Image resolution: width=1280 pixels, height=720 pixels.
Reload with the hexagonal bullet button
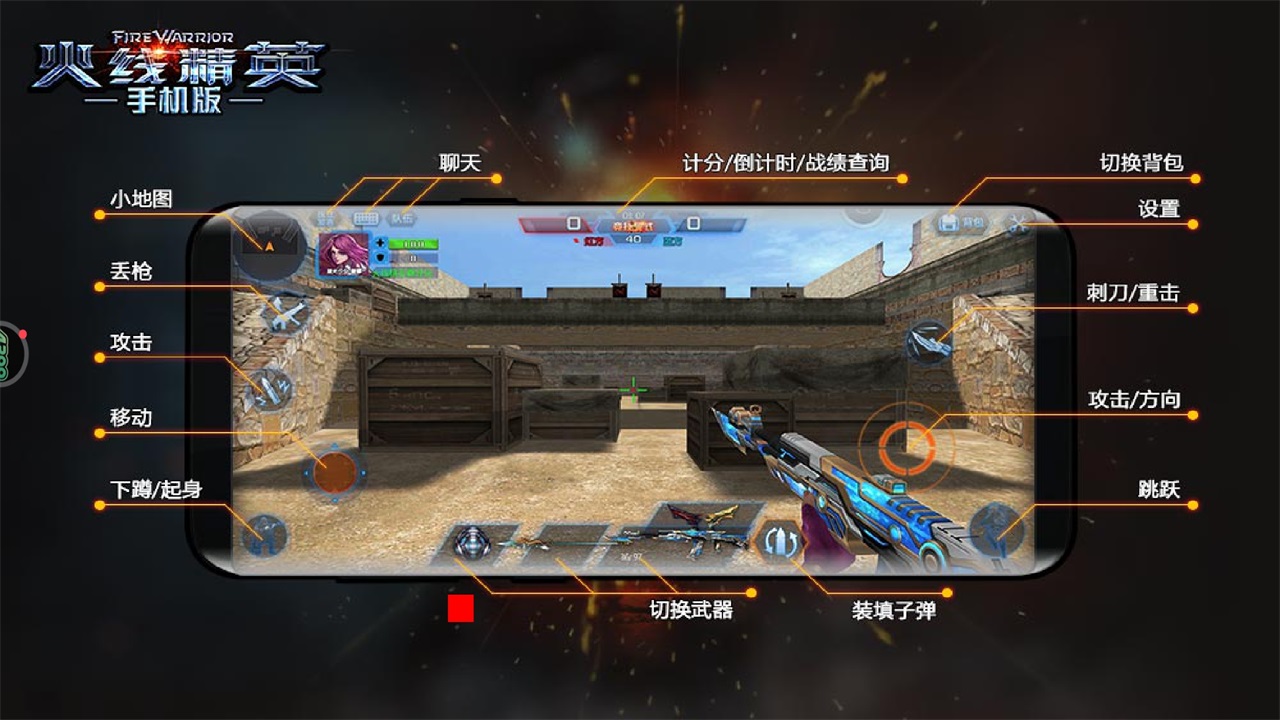779,541
